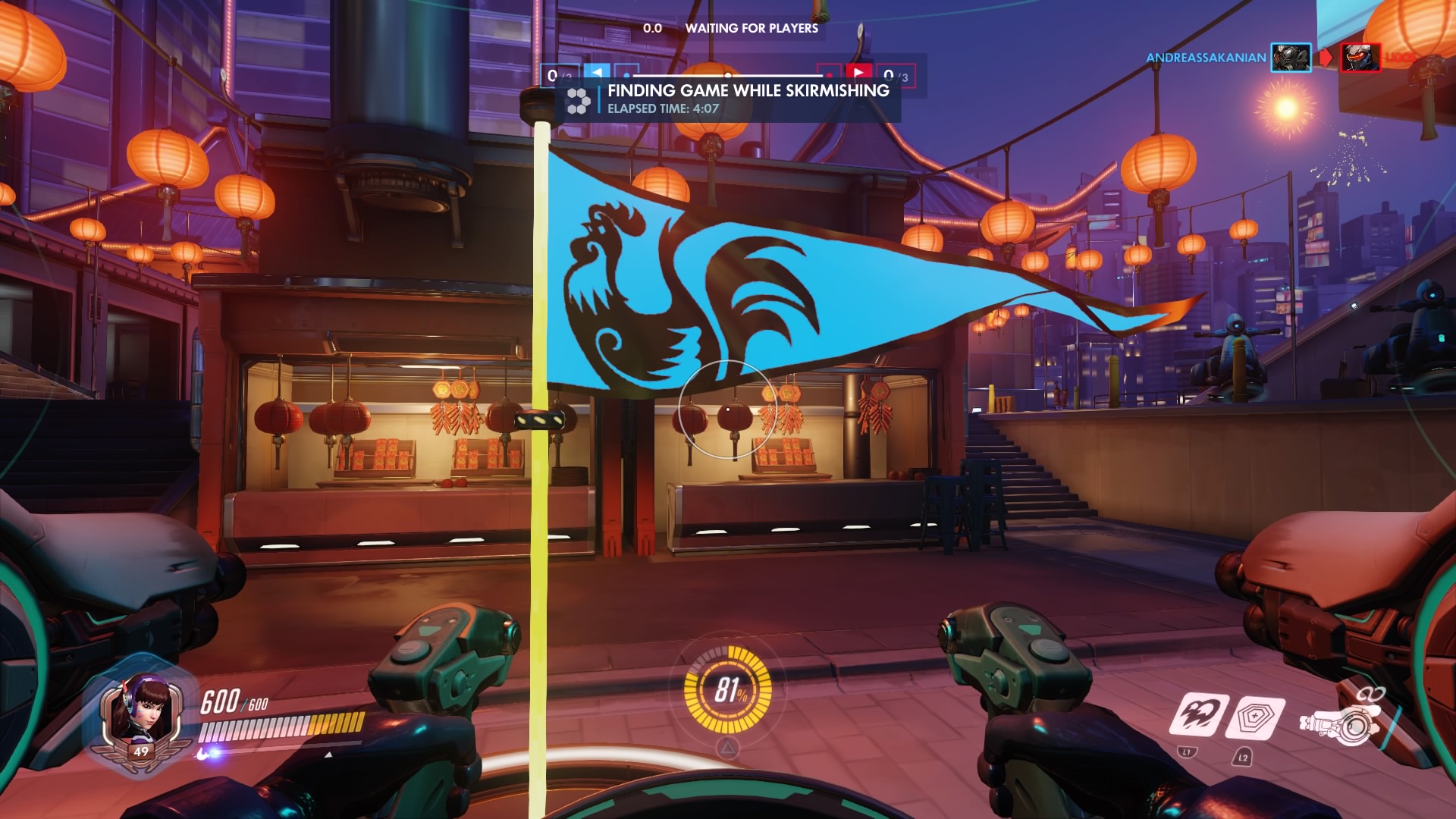Select the blue team flag objective icon
1456x819 pixels.
(x=598, y=73)
